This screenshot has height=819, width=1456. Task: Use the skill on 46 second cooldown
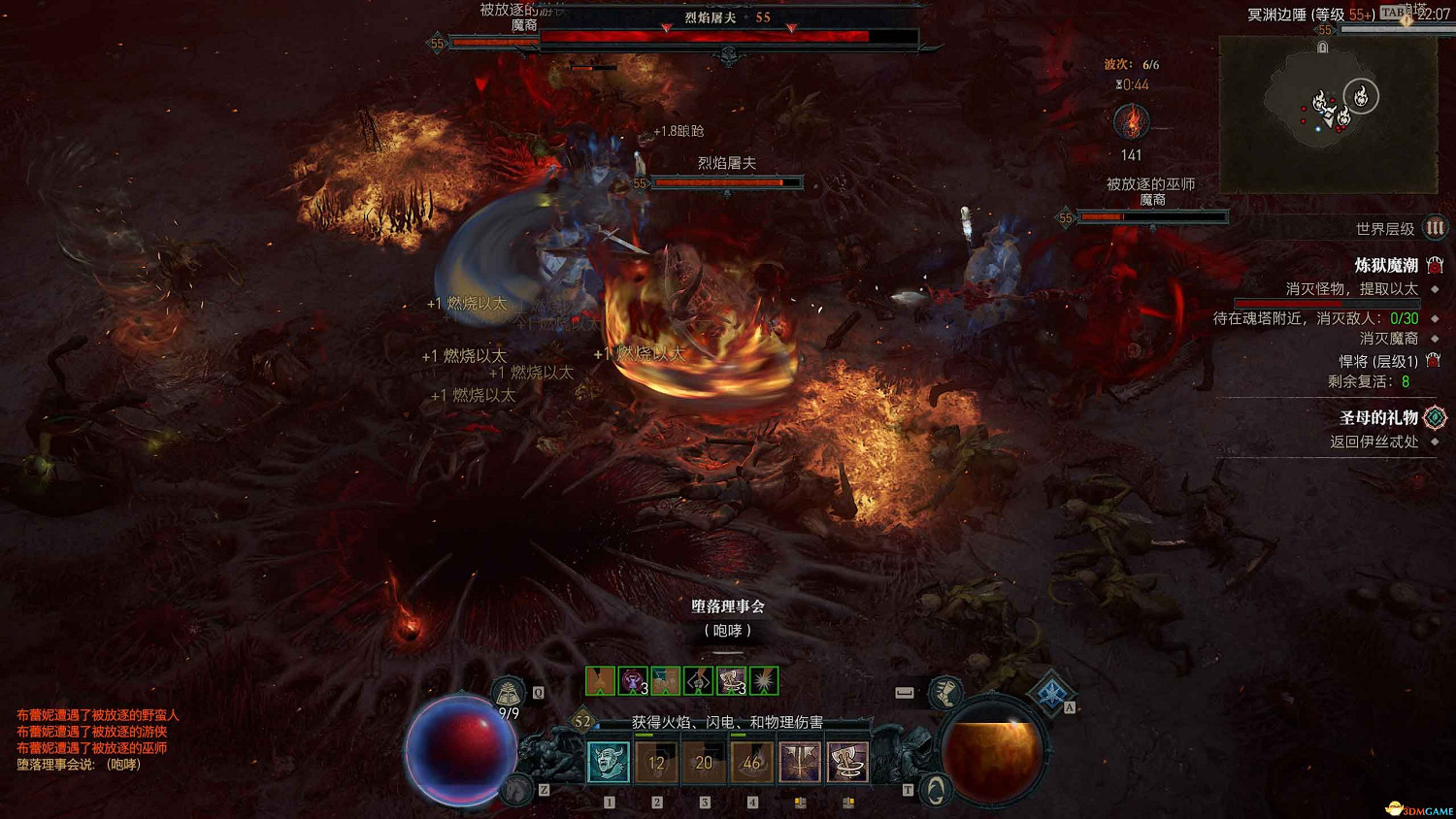751,763
